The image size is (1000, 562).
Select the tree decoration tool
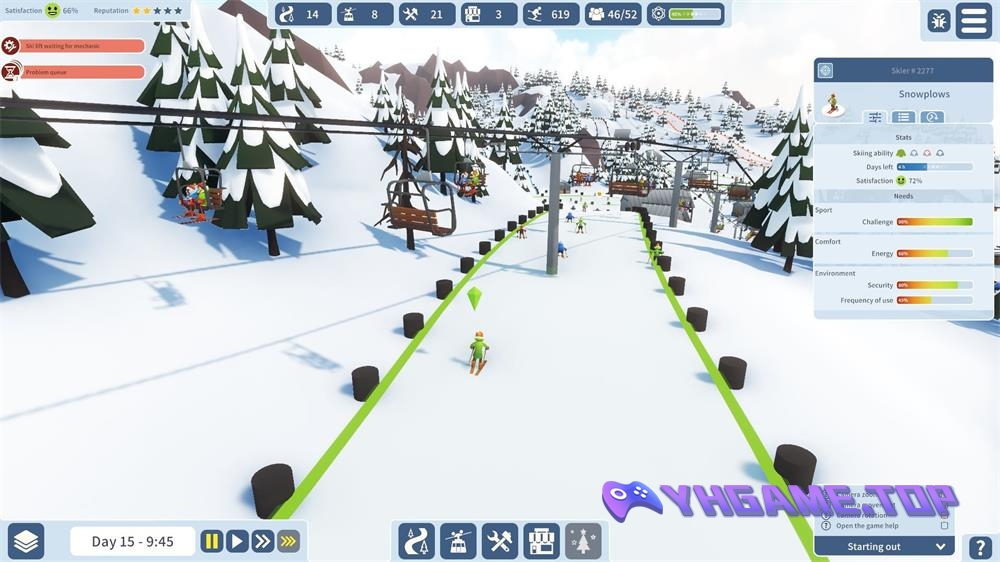583,541
